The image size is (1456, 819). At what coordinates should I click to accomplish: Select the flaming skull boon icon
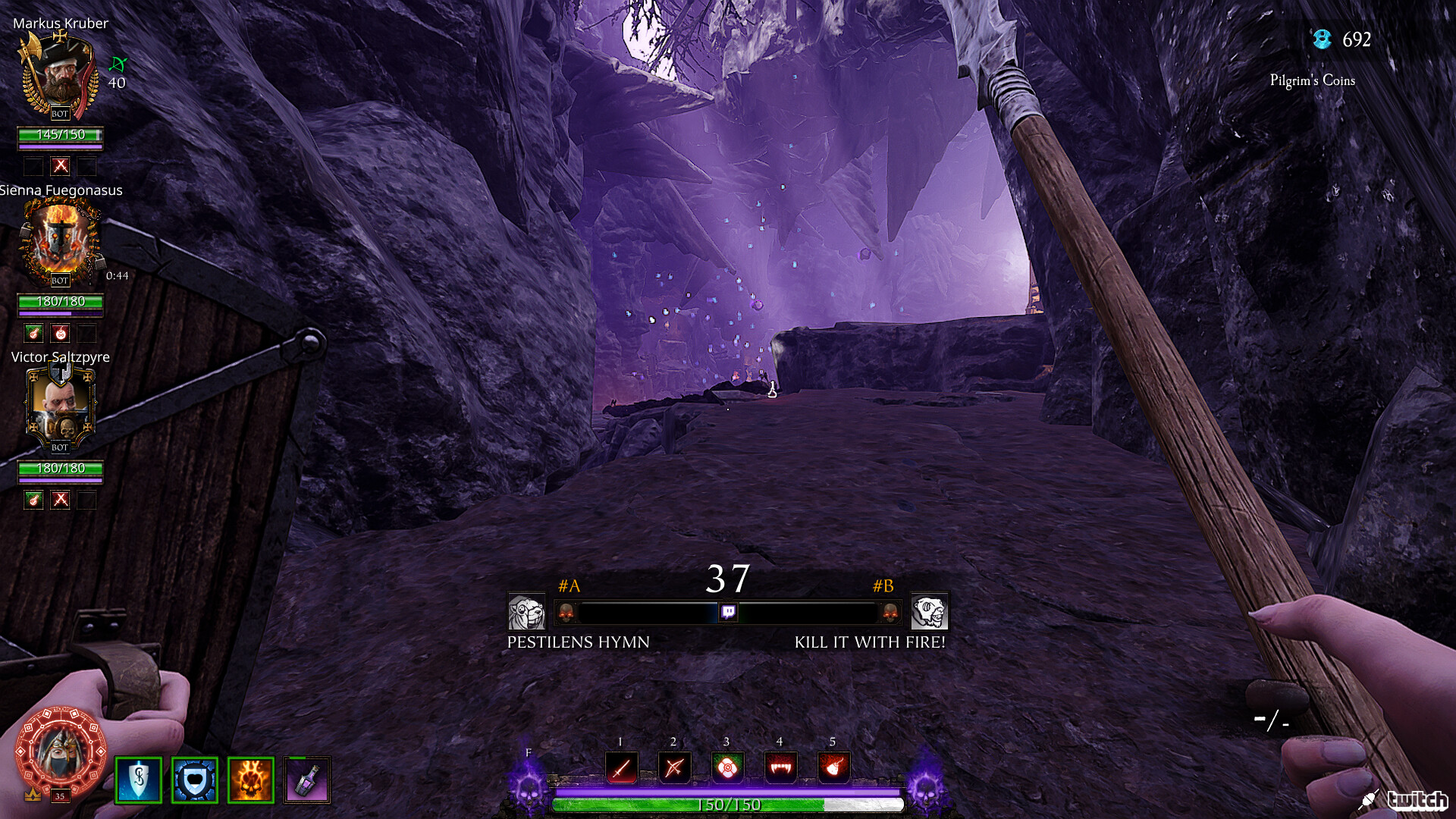(250, 780)
